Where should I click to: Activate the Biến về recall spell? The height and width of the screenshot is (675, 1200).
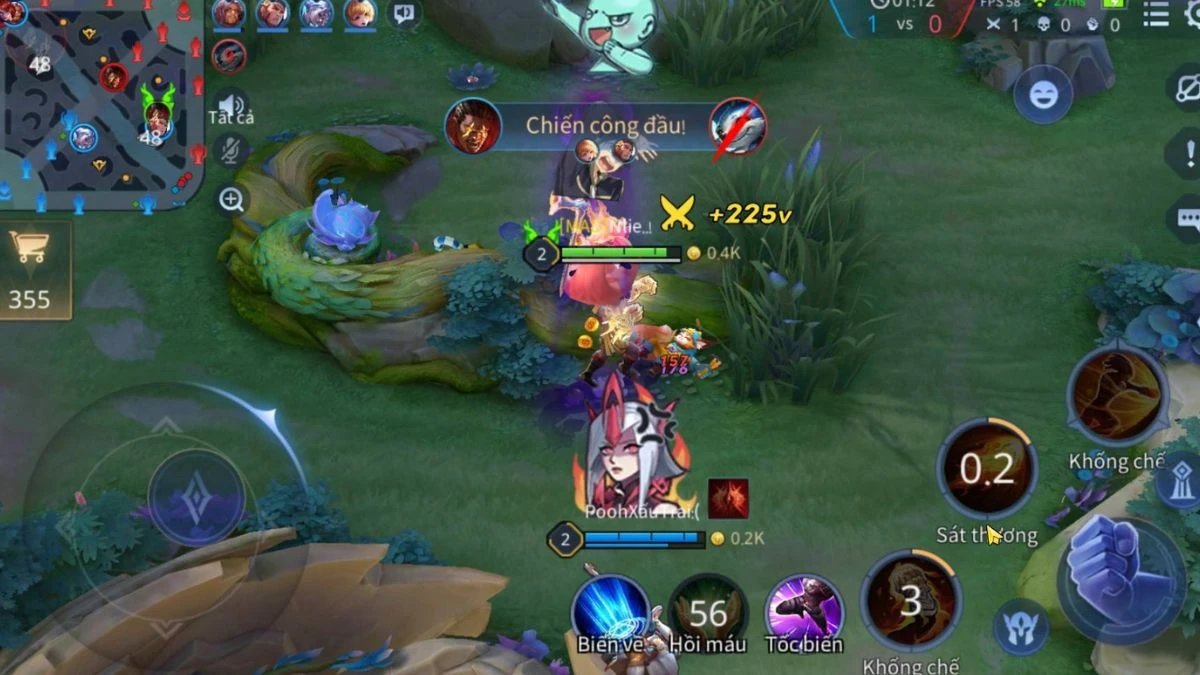coord(609,609)
